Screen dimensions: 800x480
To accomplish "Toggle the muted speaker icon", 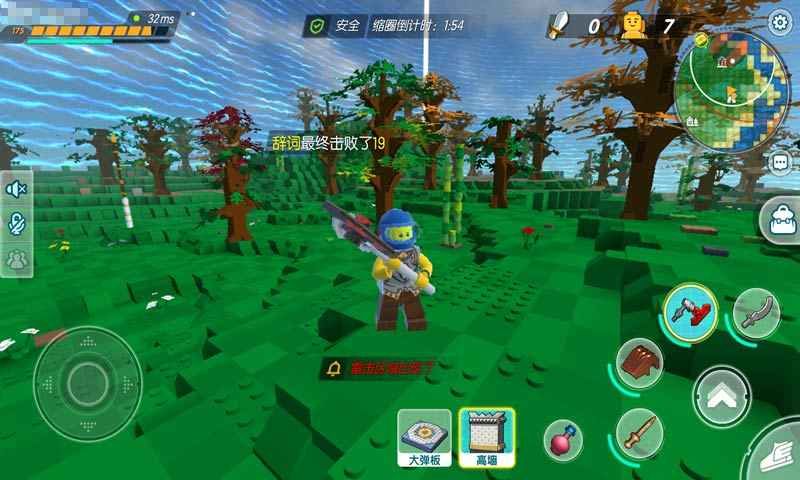I will [x=17, y=189].
